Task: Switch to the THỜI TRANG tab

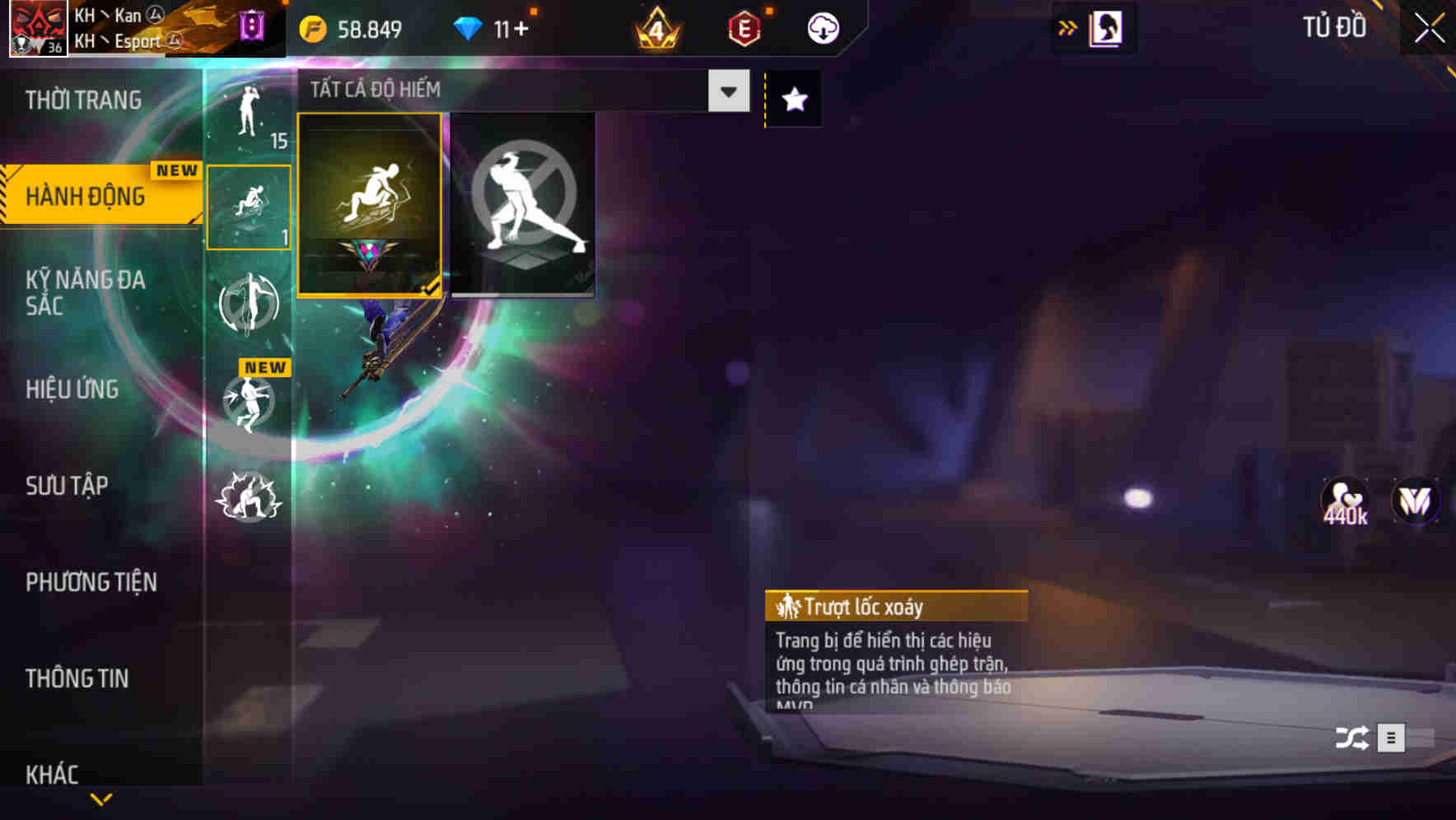Action: [x=82, y=99]
